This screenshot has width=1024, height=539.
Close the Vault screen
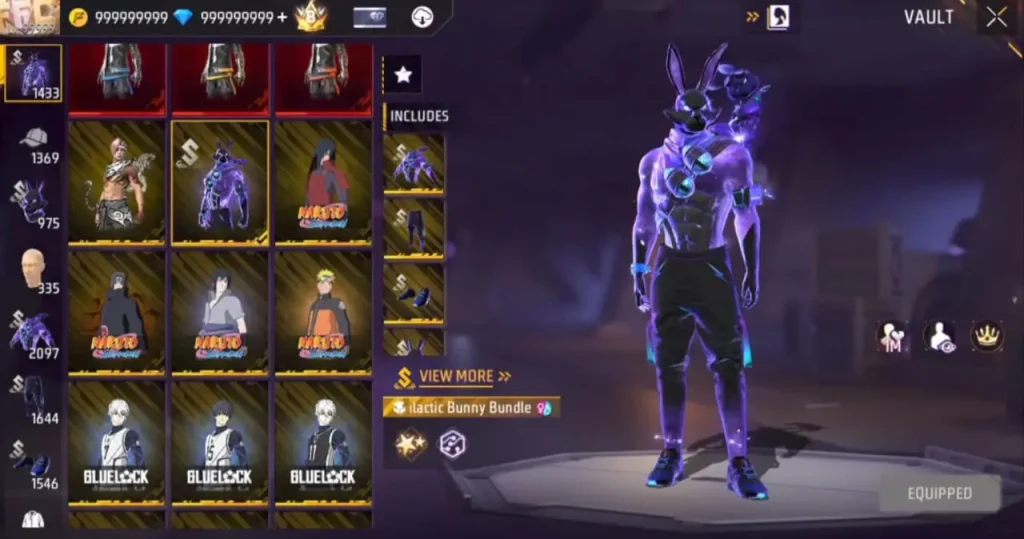pyautogui.click(x=996, y=17)
